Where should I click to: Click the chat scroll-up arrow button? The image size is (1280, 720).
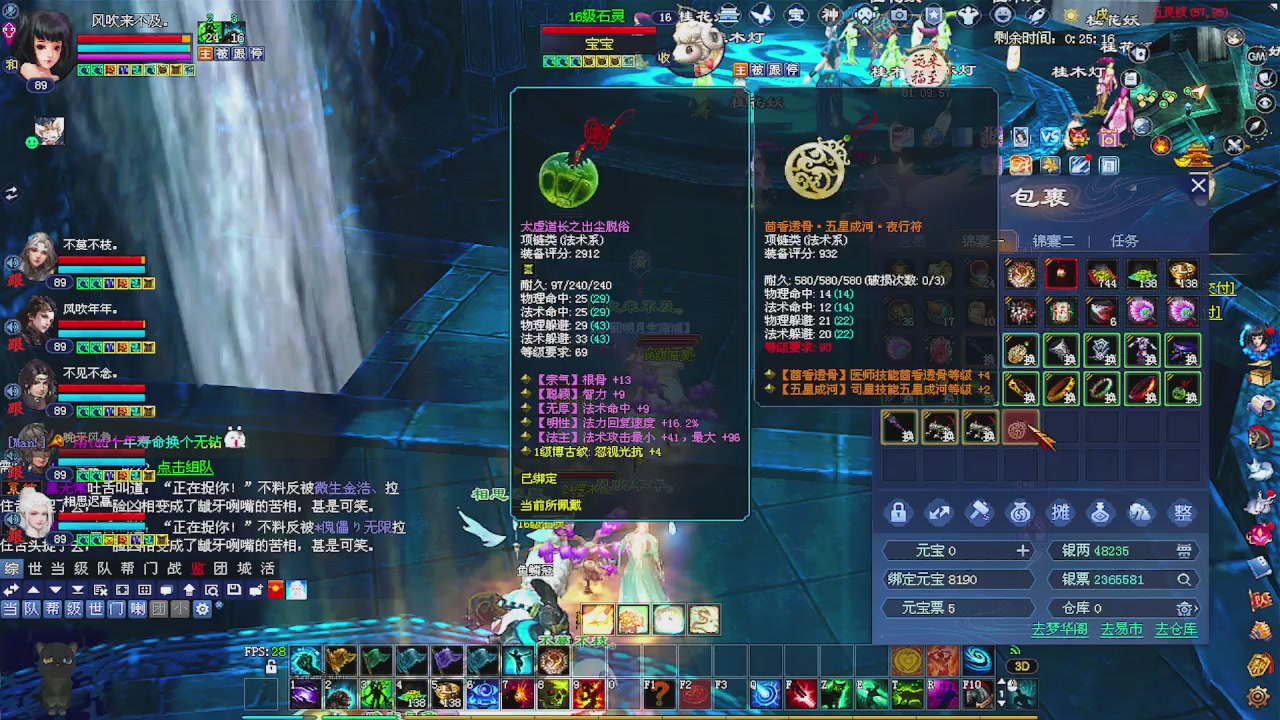(31, 590)
